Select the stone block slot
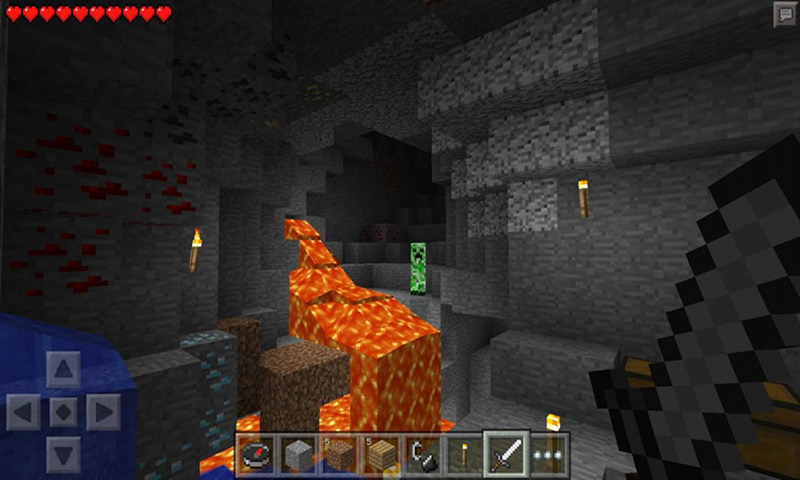Viewport: 800px width, 480px height. (x=297, y=454)
